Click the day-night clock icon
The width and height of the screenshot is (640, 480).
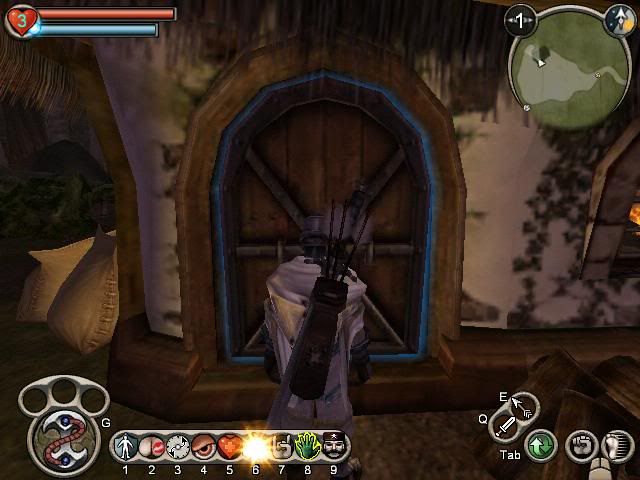[x=617, y=17]
